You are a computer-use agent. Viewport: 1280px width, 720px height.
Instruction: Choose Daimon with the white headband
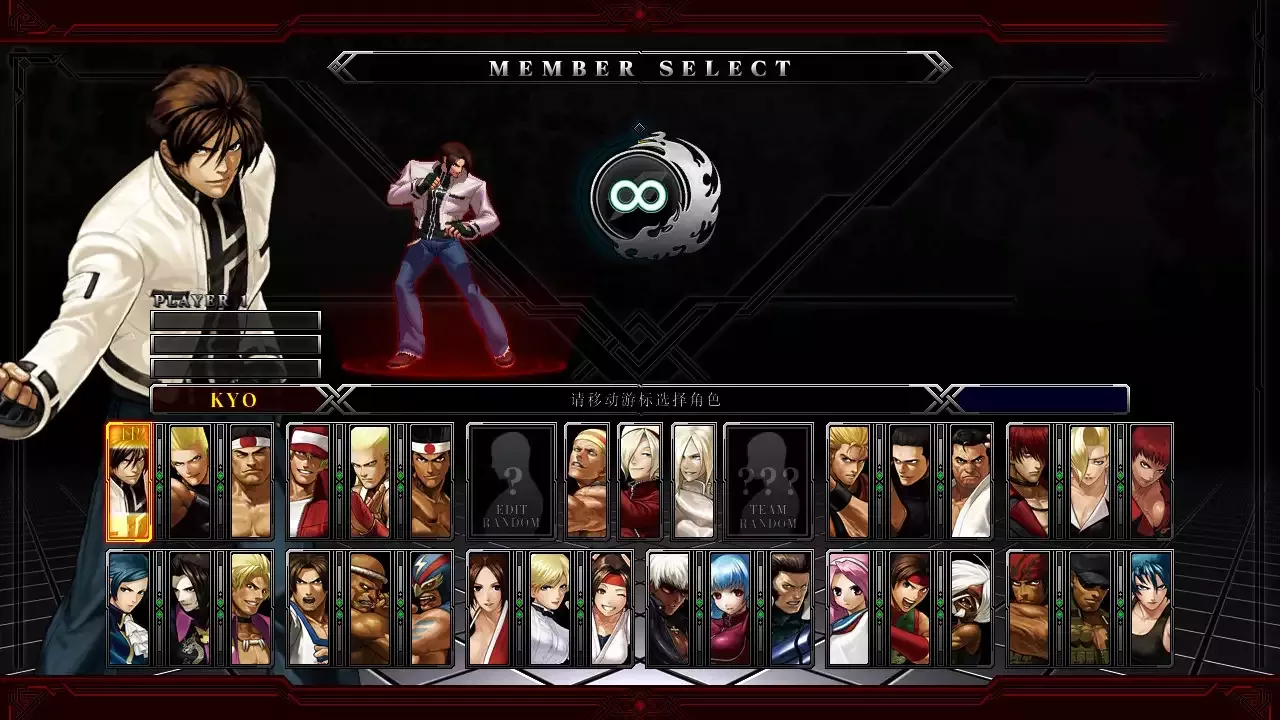coord(250,481)
